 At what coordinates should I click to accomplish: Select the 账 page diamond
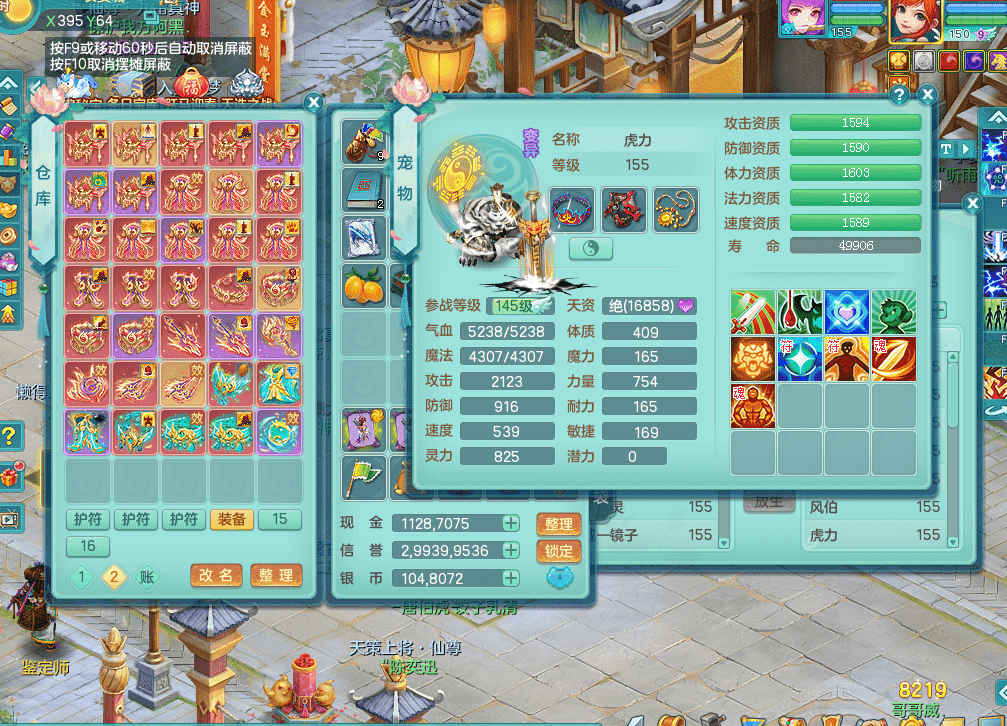click(147, 576)
